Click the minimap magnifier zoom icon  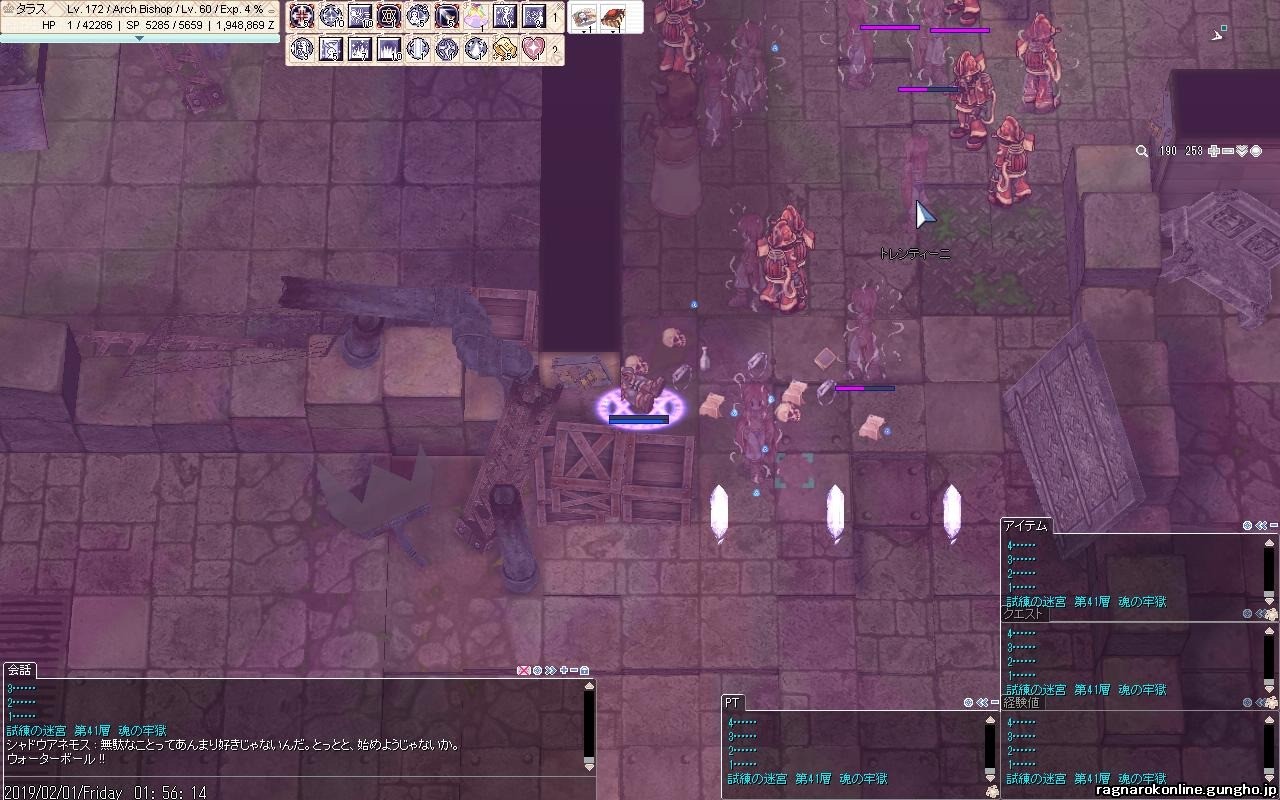click(x=1142, y=151)
